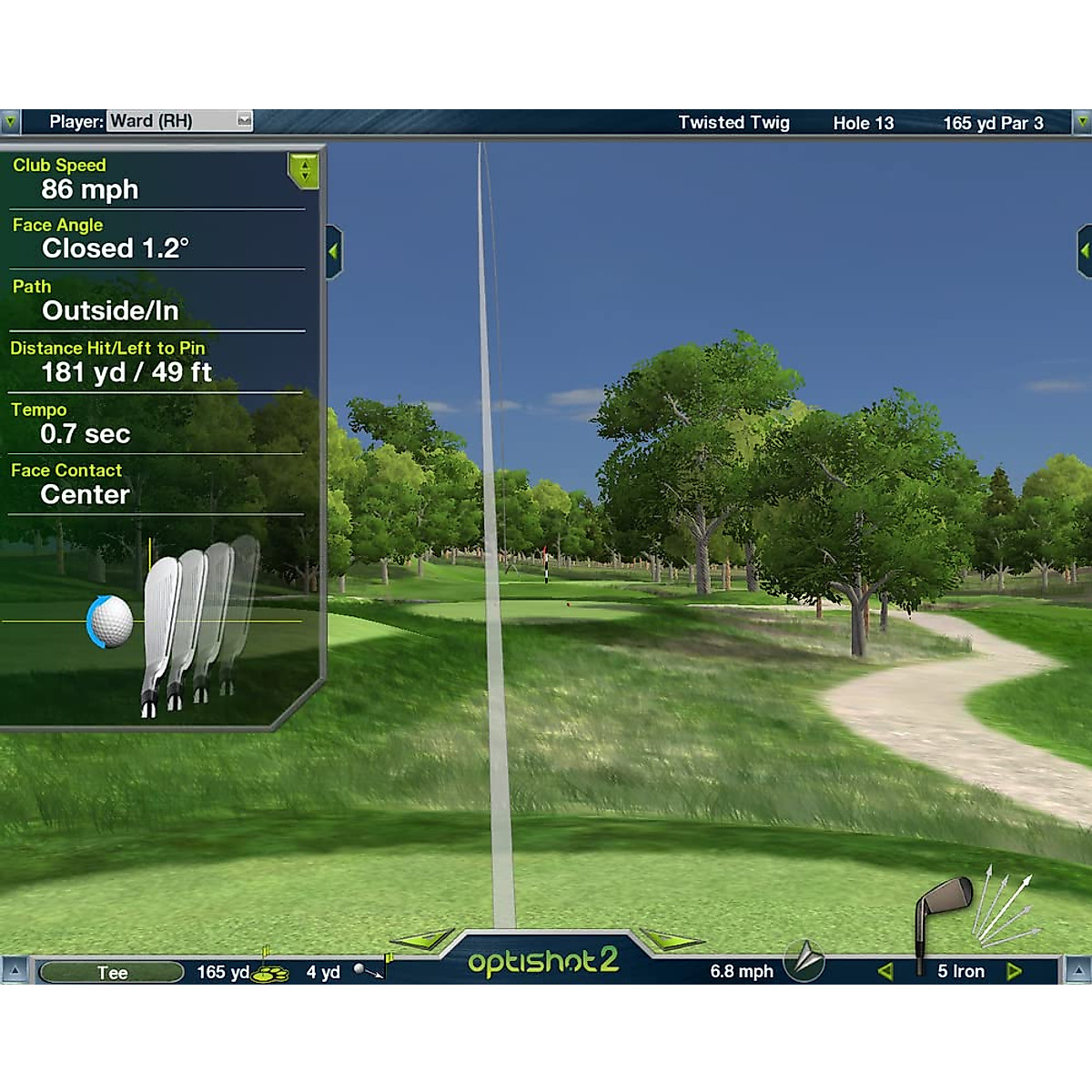Toggle the swing stats panel's green up-down button
This screenshot has width=1092, height=1092.
(304, 169)
